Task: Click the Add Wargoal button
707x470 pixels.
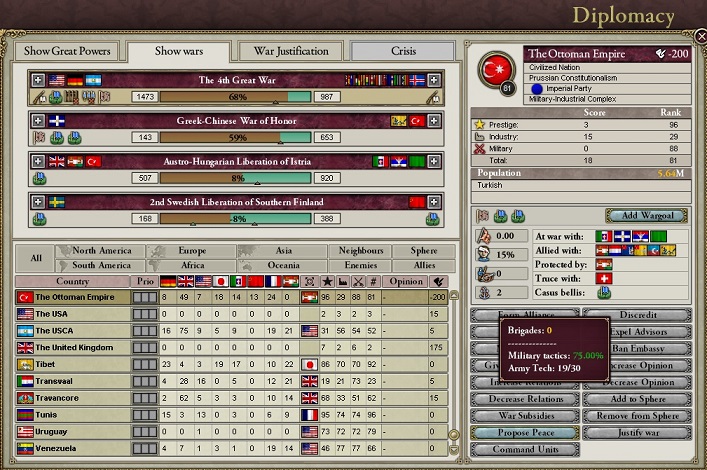Action: coord(646,216)
